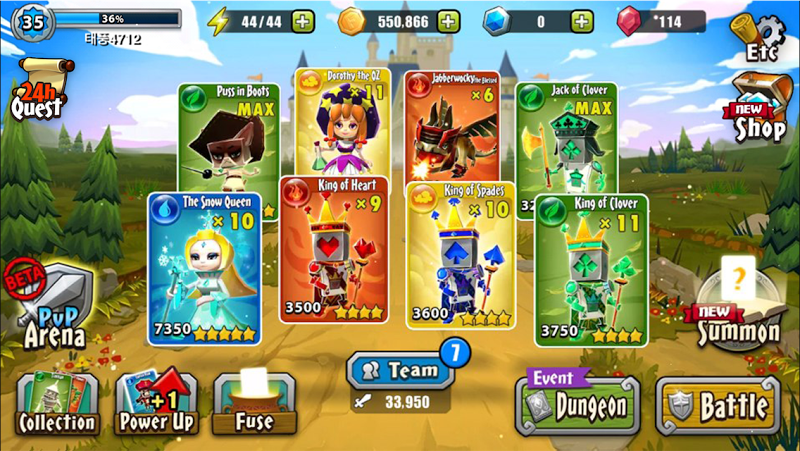Add more energy with the plus button
Screen dimensions: 800x451
(303, 21)
